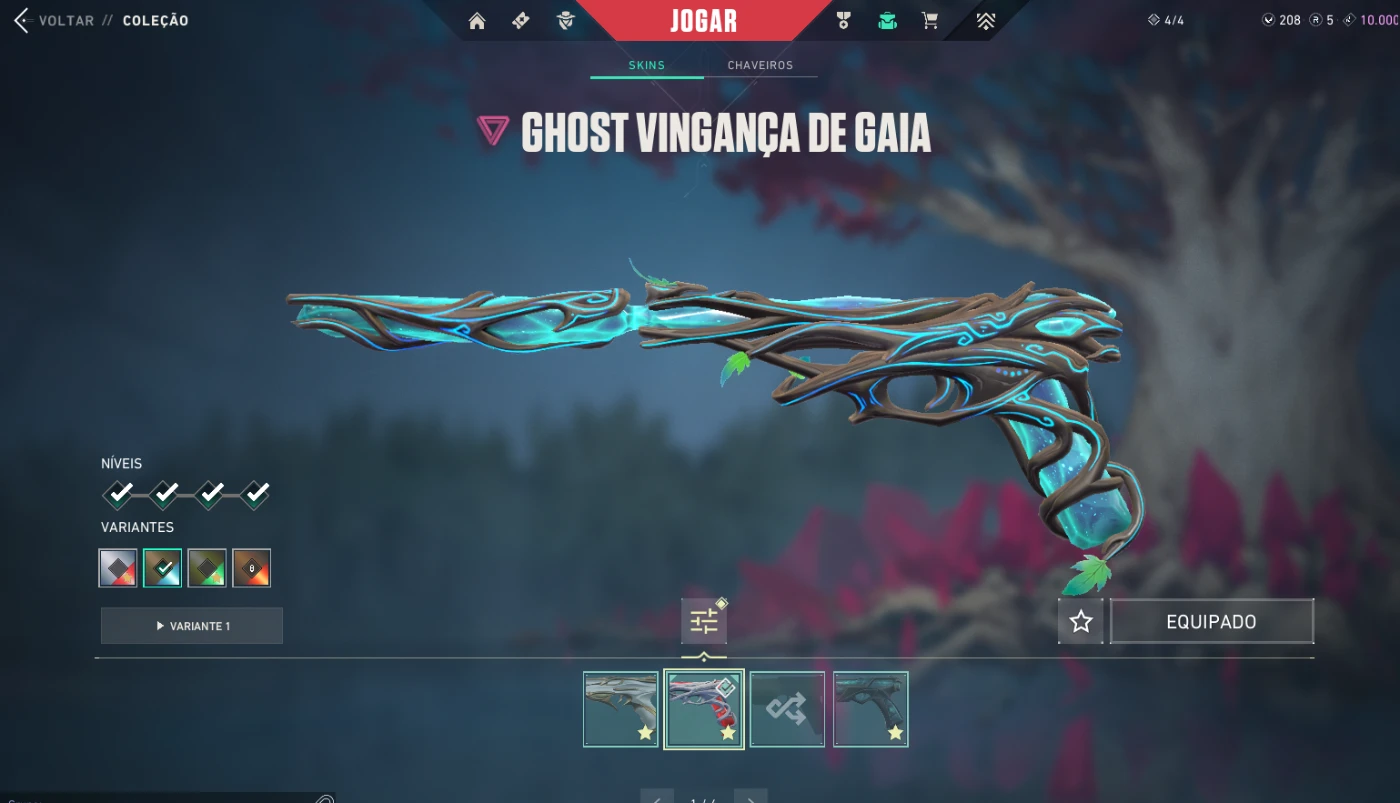Screen dimensions: 1400x803
Task: Open the home icon in top navigation
Action: coord(477,21)
